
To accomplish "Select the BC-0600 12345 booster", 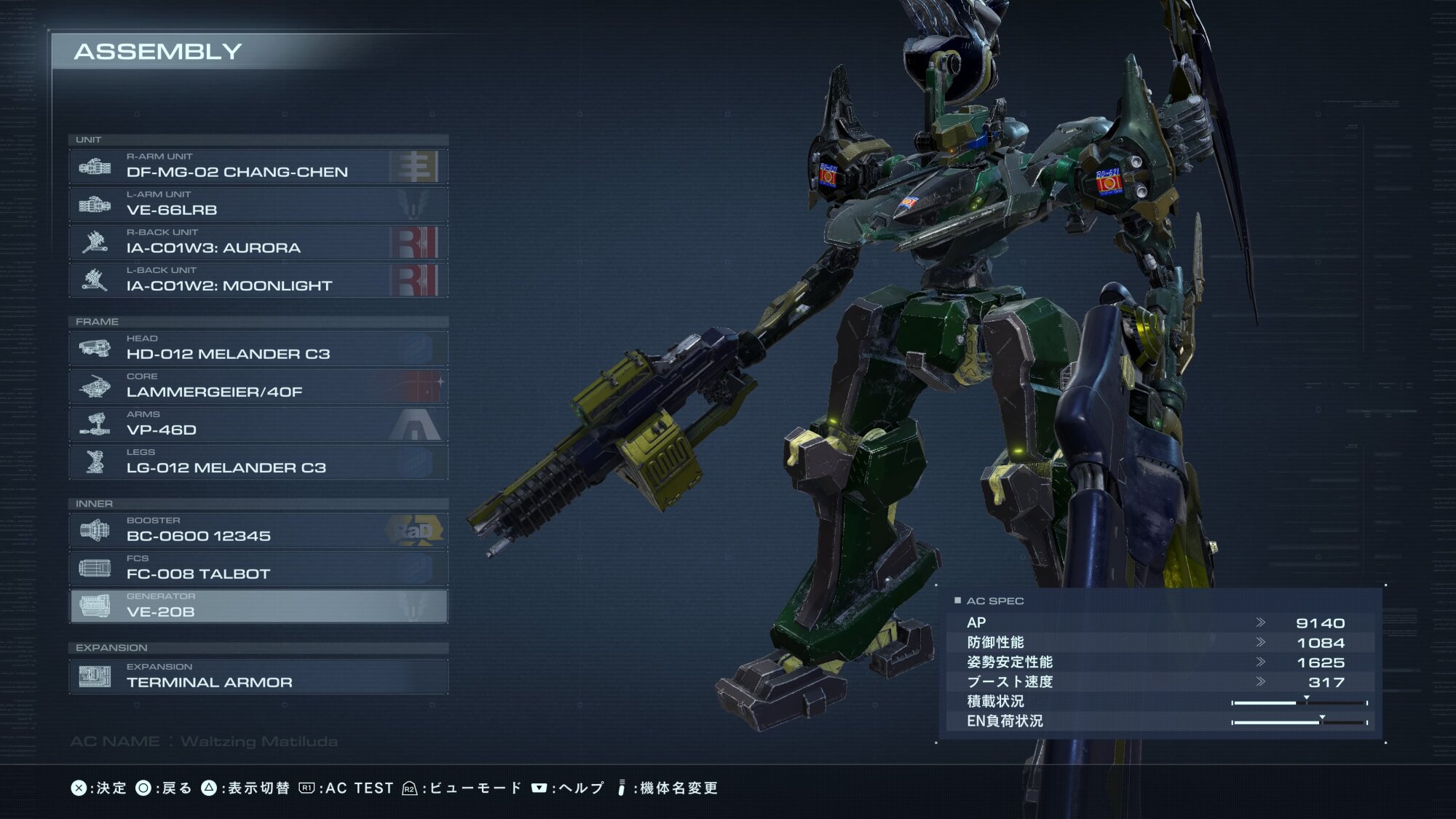I will pyautogui.click(x=258, y=531).
